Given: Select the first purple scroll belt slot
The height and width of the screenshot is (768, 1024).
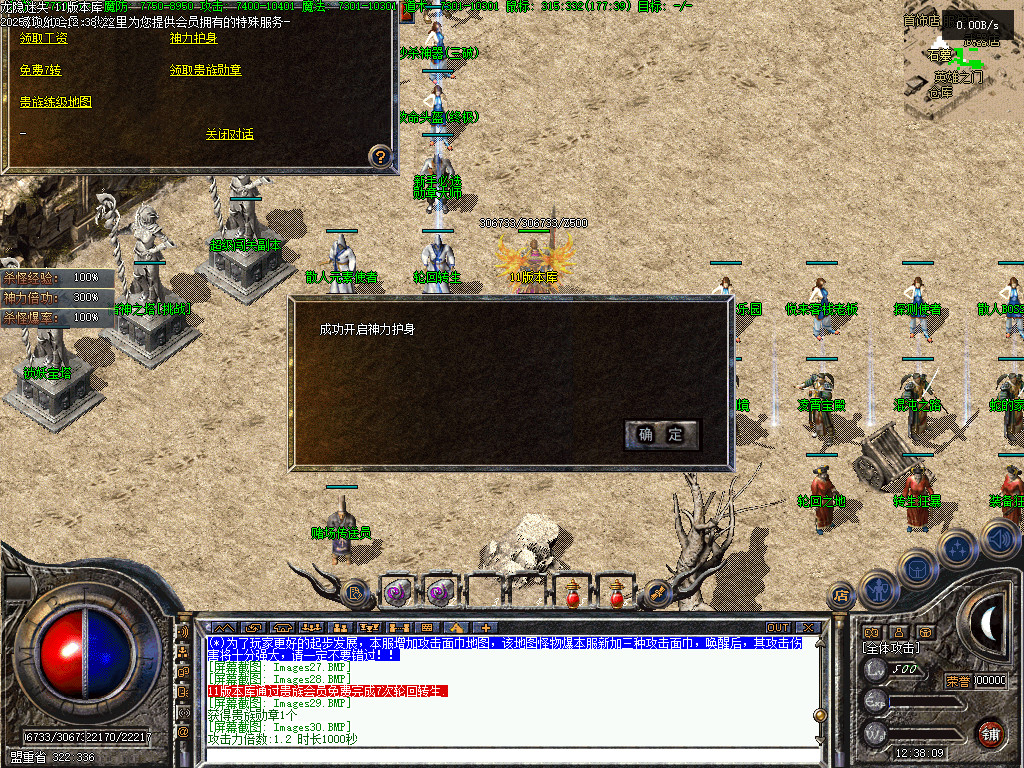Looking at the screenshot, I should [397, 593].
